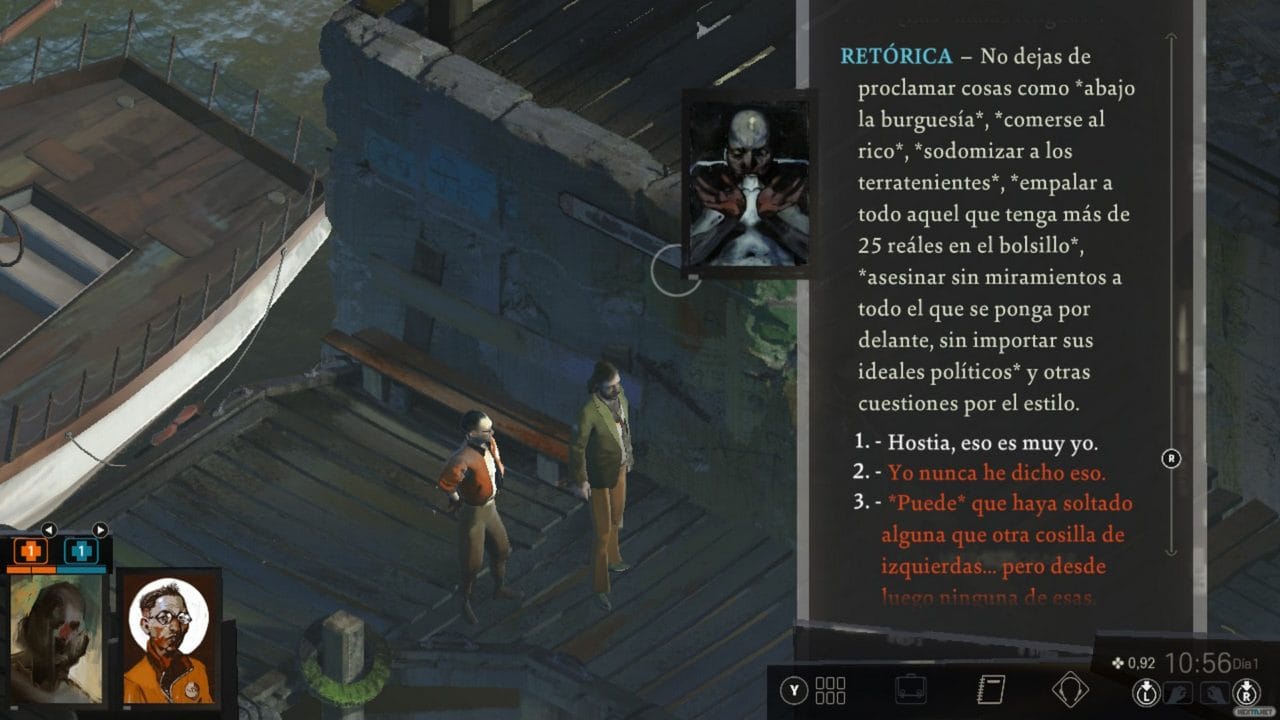This screenshot has width=1280, height=720.
Task: Click the first hand gesture icon near R button
Action: point(1179,692)
